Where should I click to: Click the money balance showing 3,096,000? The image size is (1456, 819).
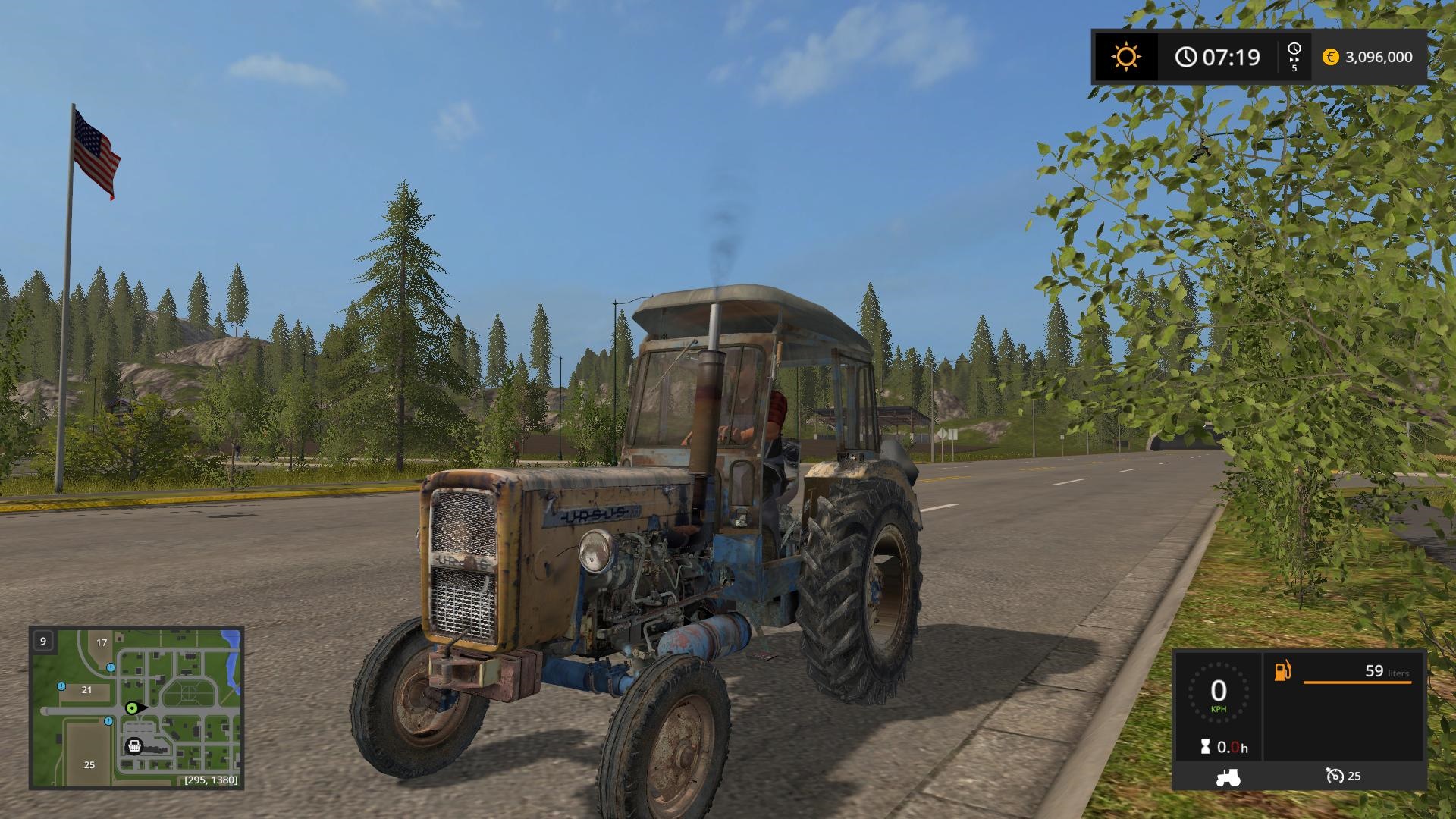tap(1379, 56)
